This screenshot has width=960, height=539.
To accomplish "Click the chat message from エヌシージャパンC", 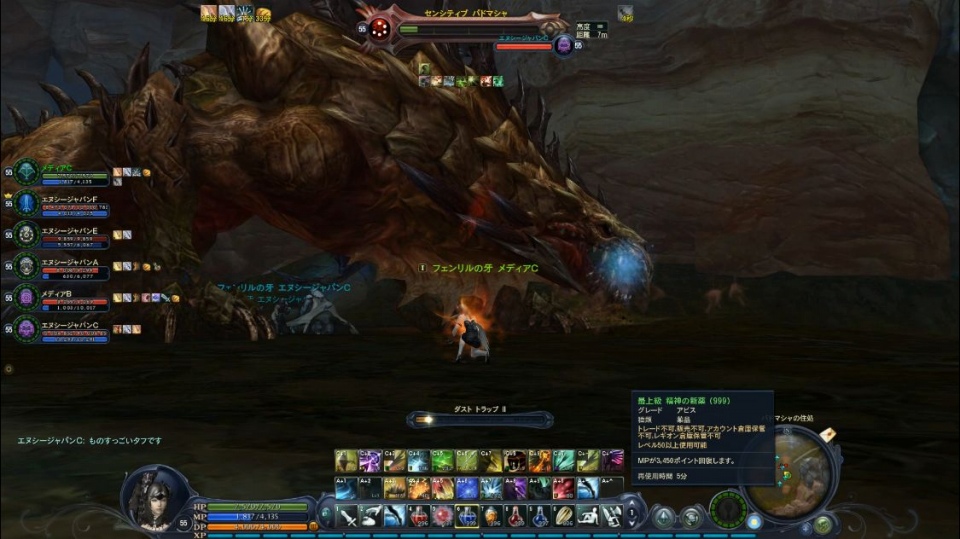I will pyautogui.click(x=90, y=440).
